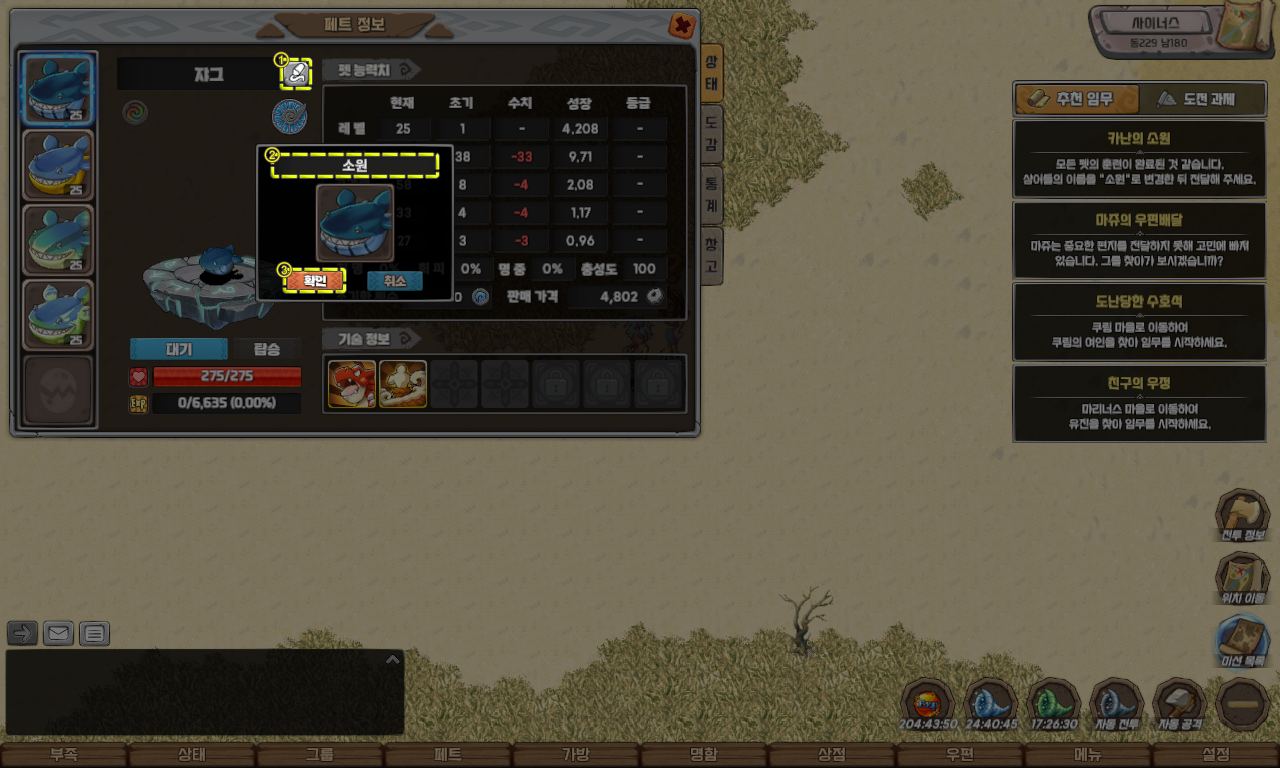Close the 페트 정보 window
This screenshot has height=768, width=1280.
point(682,25)
